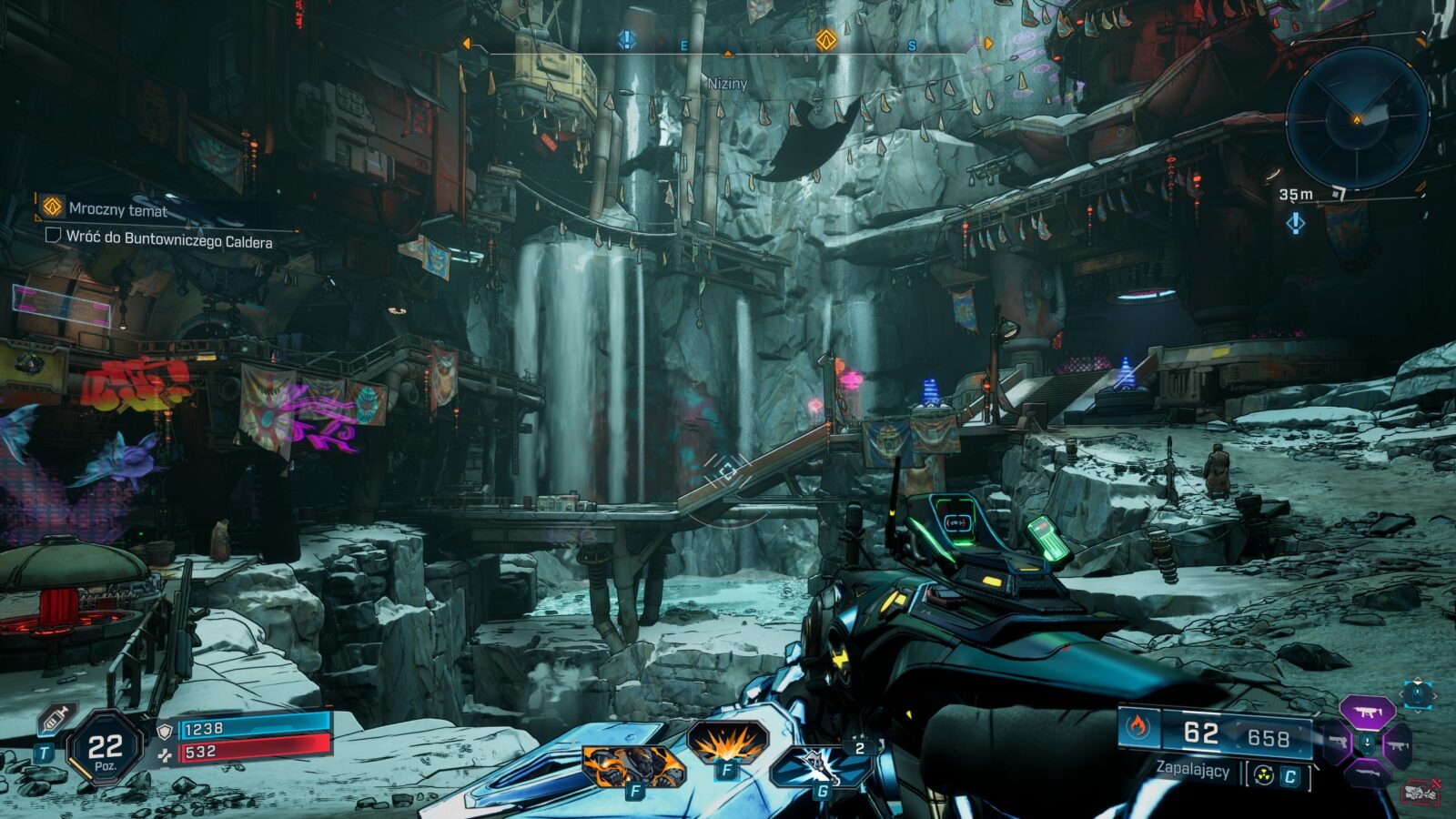This screenshot has height=819, width=1456.
Task: Click the objective Wróć do Buntowniczego Caldera
Action: click(x=168, y=241)
